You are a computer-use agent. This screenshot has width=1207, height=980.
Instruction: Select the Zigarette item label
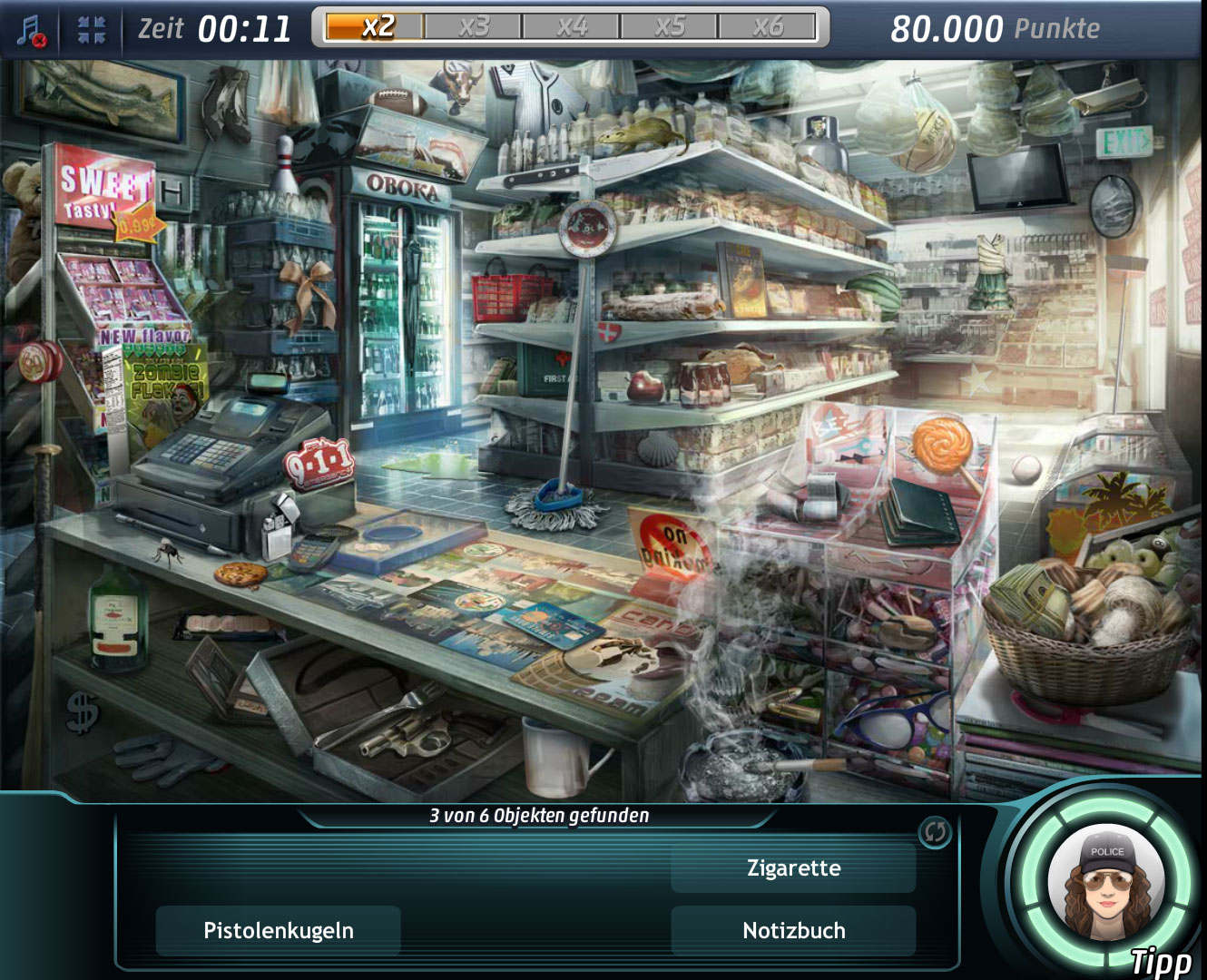pos(793,868)
